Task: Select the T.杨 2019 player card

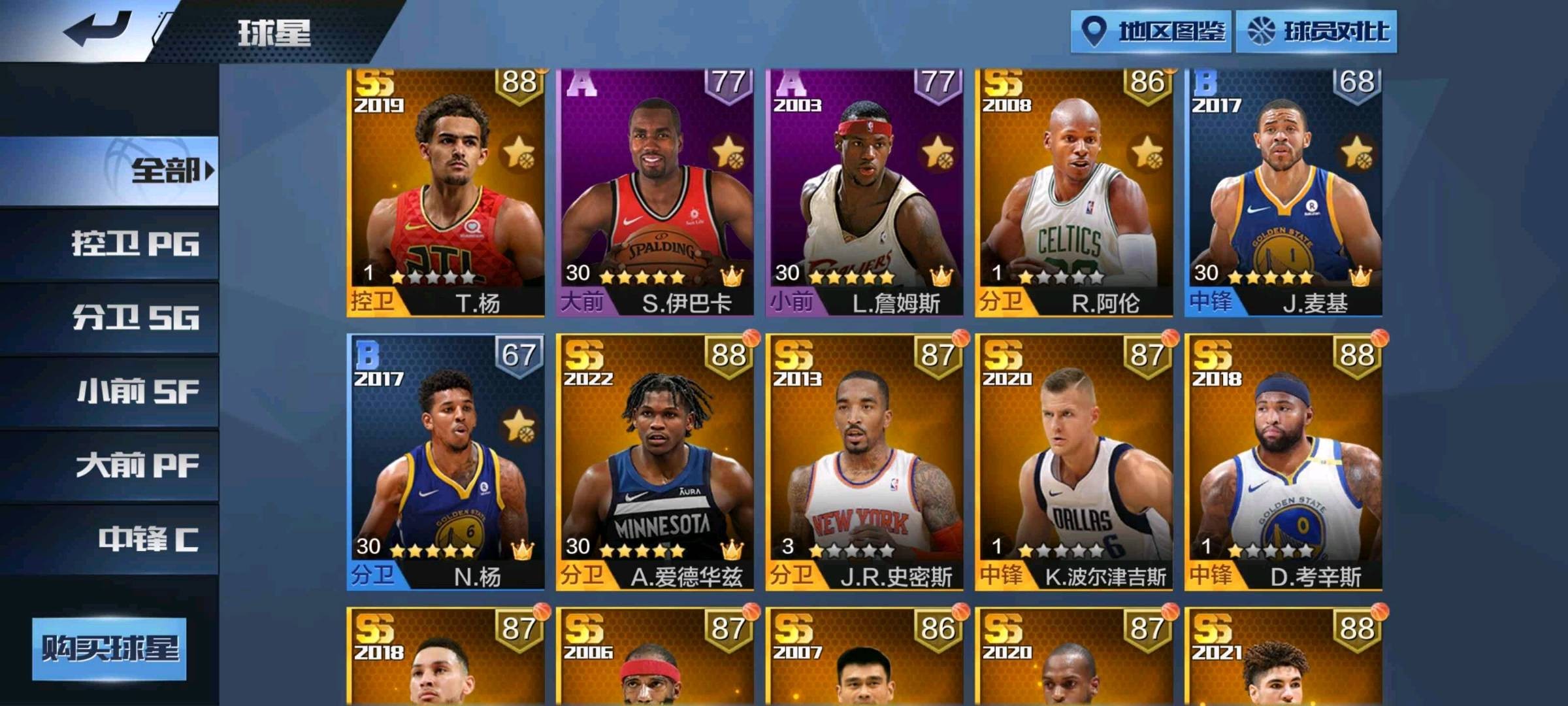Action: (446, 193)
